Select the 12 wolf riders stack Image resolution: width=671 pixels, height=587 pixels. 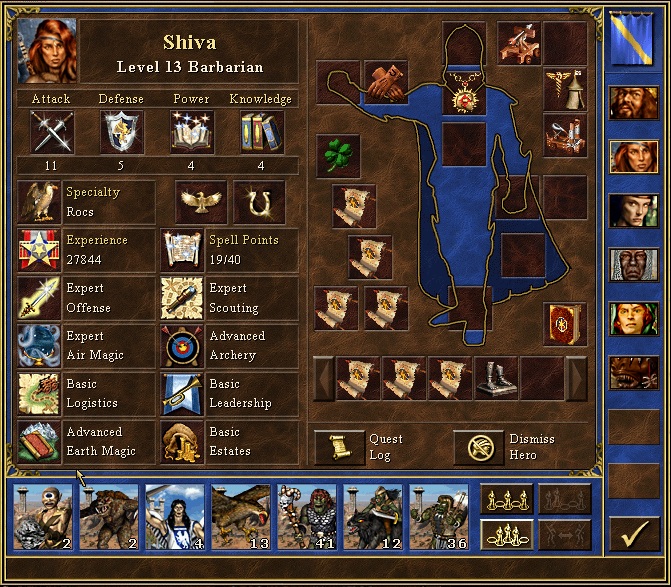[374, 517]
